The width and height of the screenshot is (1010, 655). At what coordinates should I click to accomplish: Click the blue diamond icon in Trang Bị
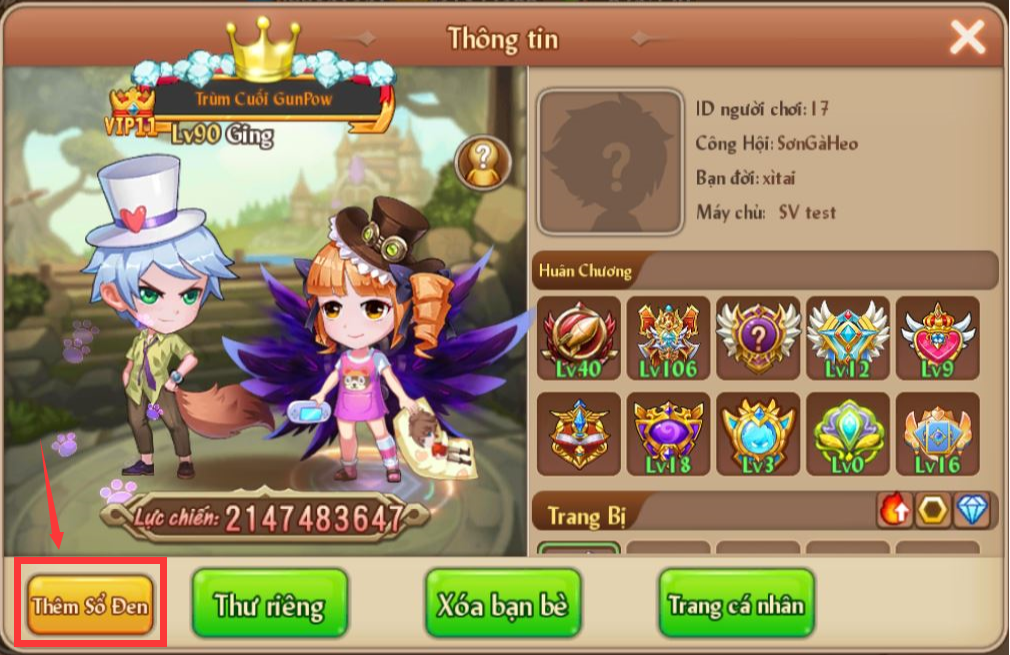(x=972, y=511)
